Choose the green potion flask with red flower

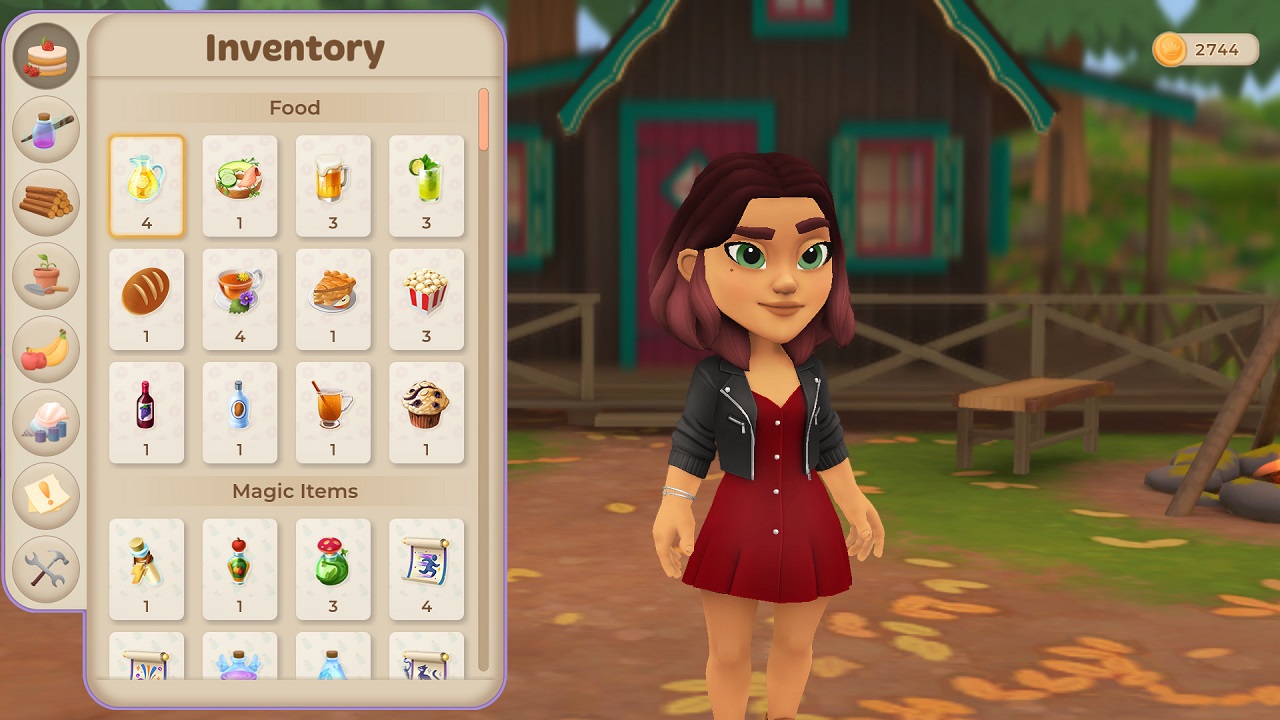(333, 568)
